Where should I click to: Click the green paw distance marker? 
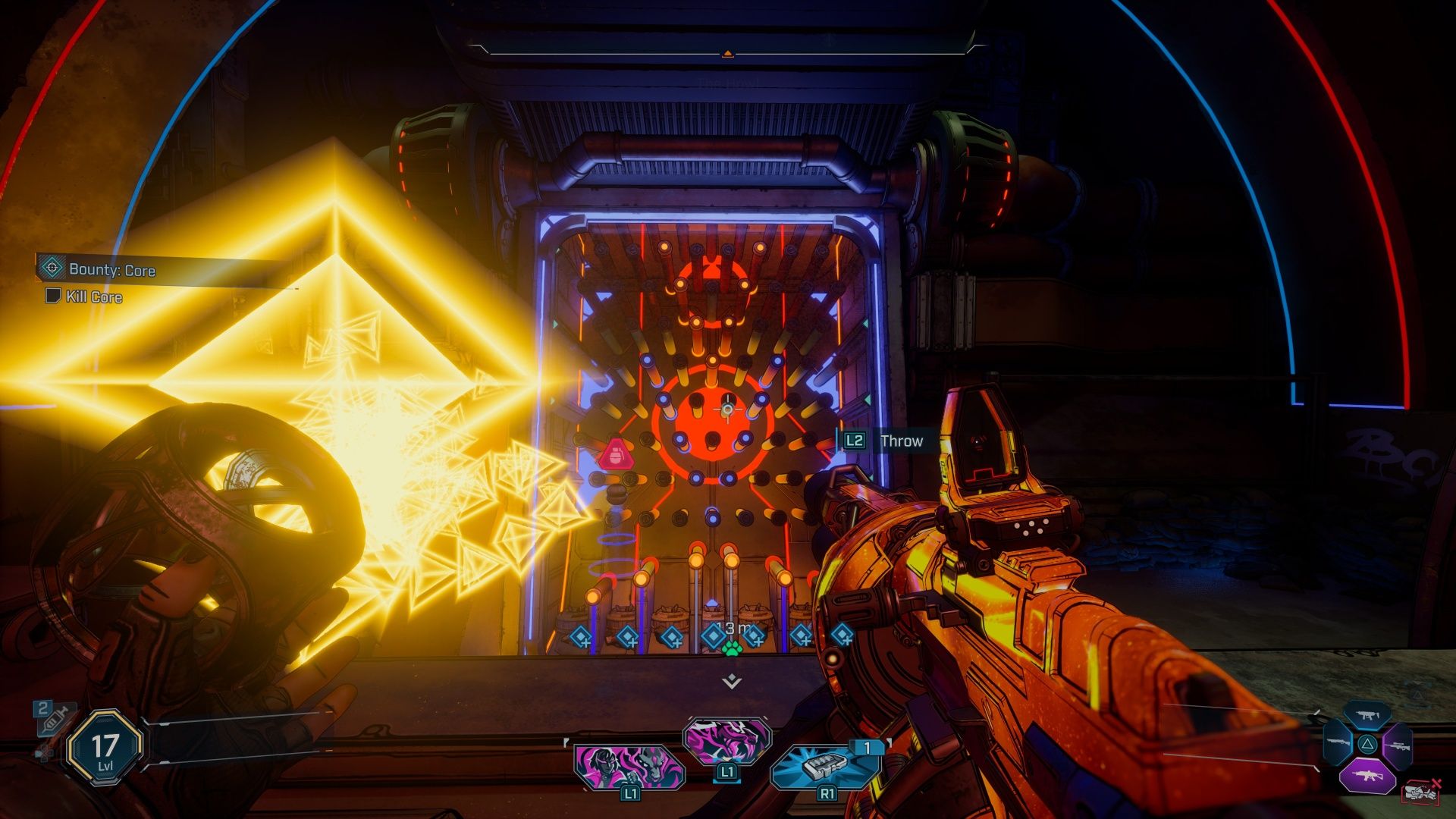coord(731,648)
